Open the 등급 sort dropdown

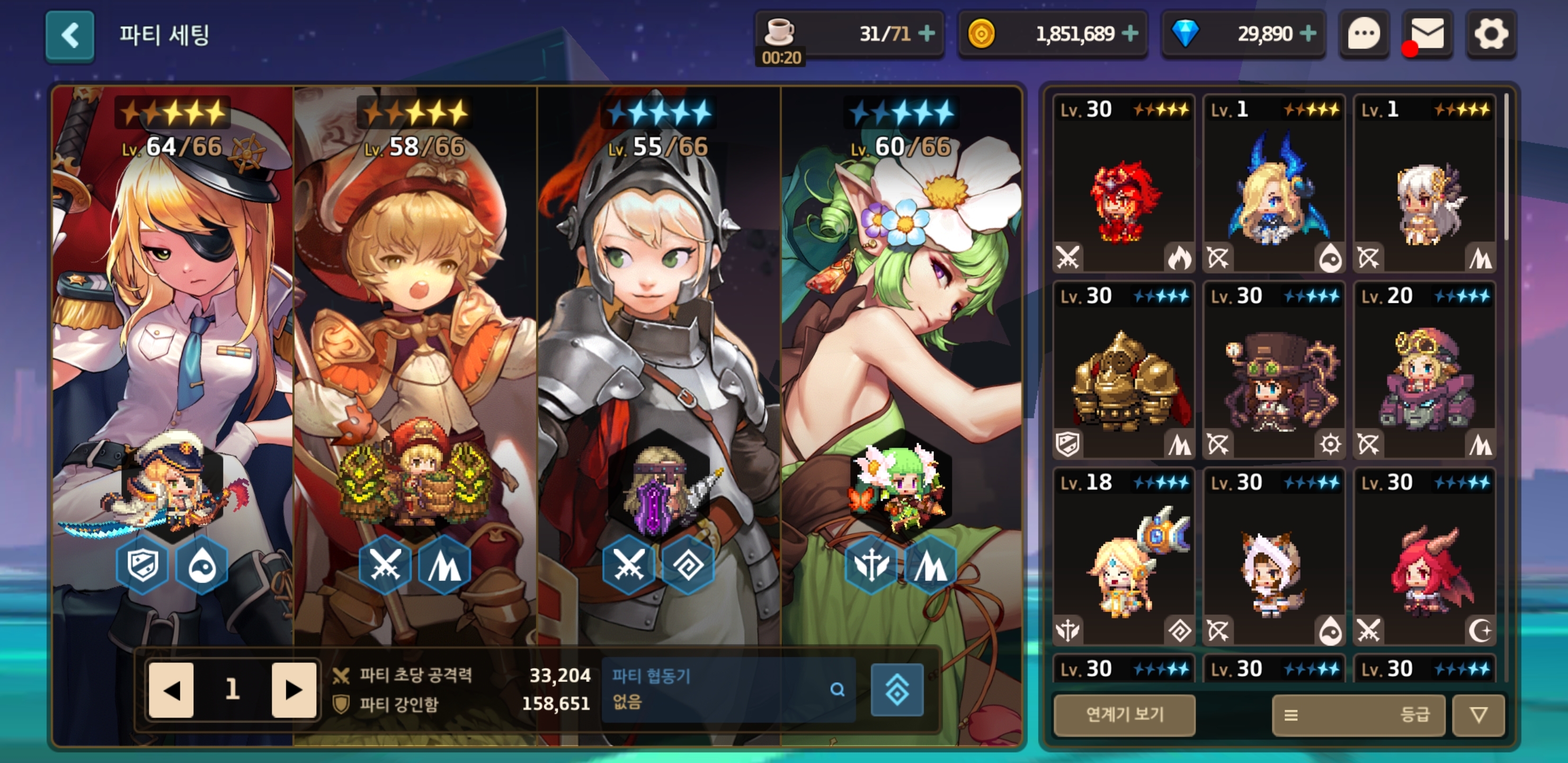click(1358, 715)
